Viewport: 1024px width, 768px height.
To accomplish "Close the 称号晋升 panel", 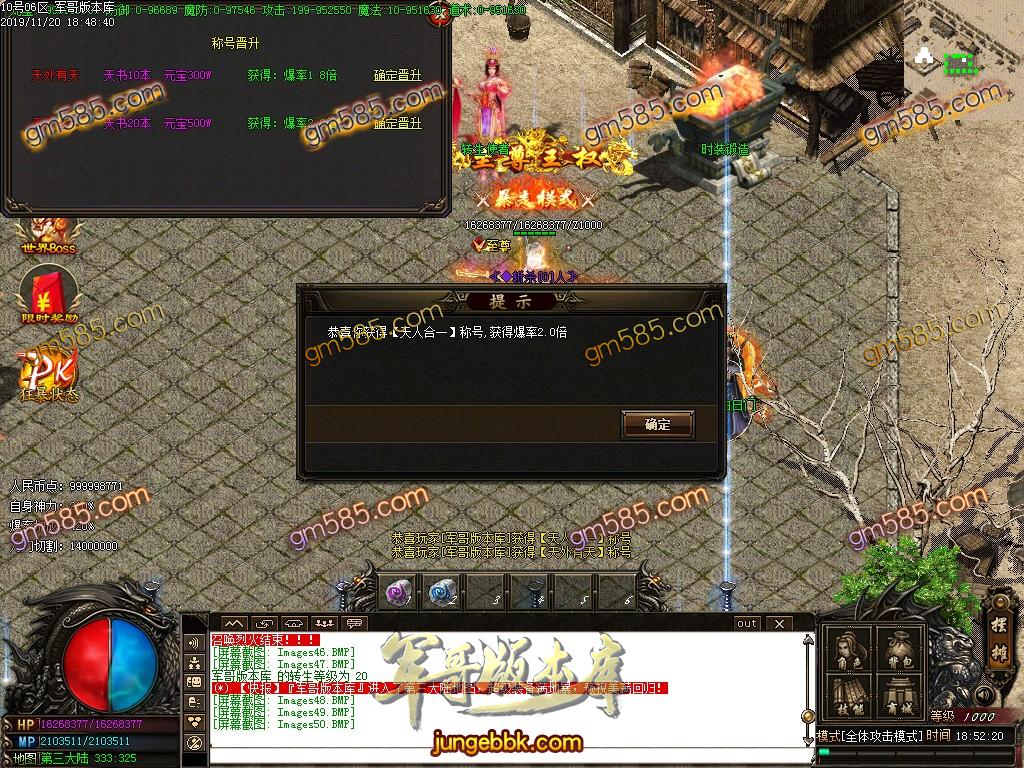I will pos(436,17).
